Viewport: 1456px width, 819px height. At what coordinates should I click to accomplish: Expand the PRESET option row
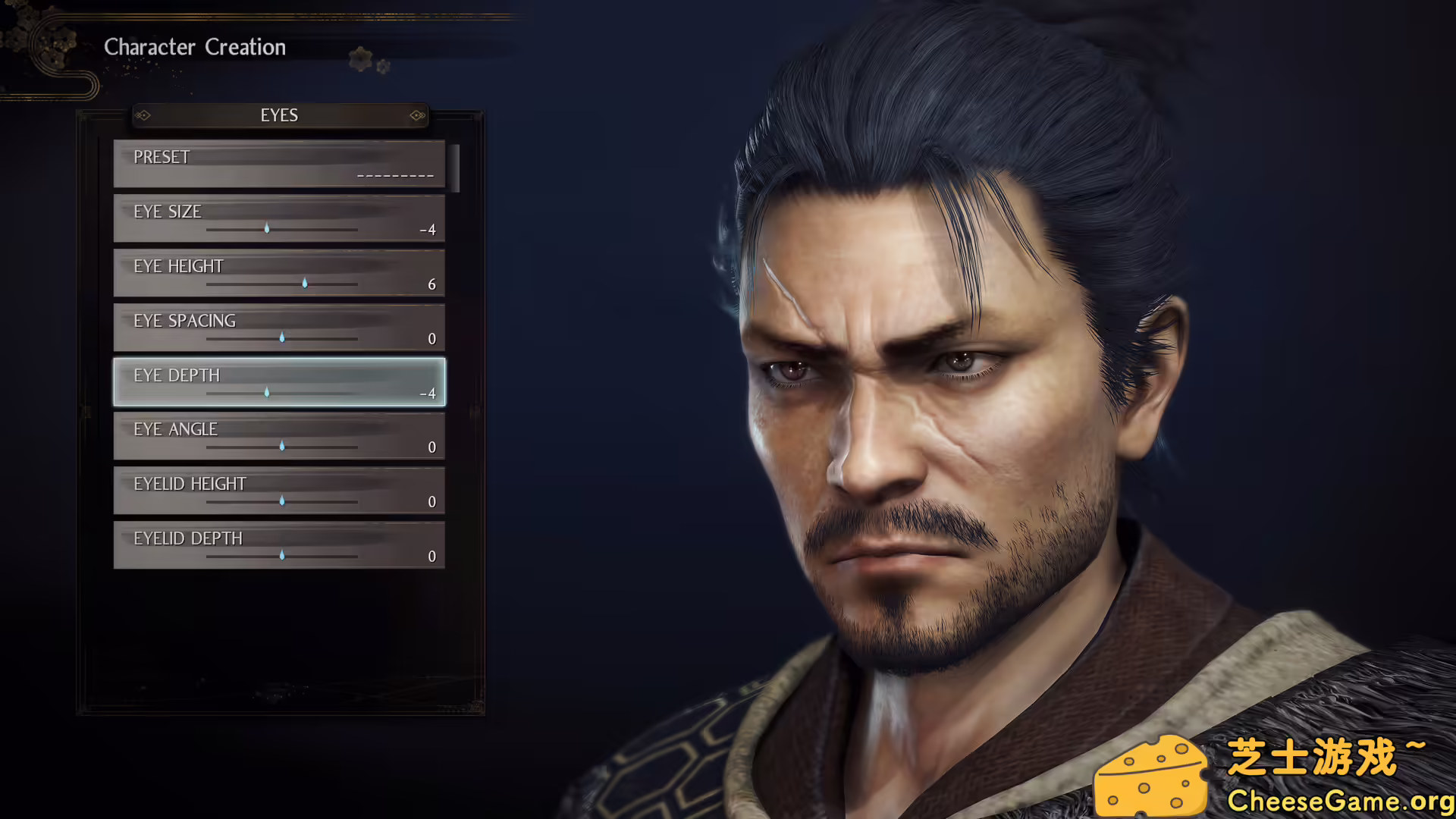coord(279,163)
